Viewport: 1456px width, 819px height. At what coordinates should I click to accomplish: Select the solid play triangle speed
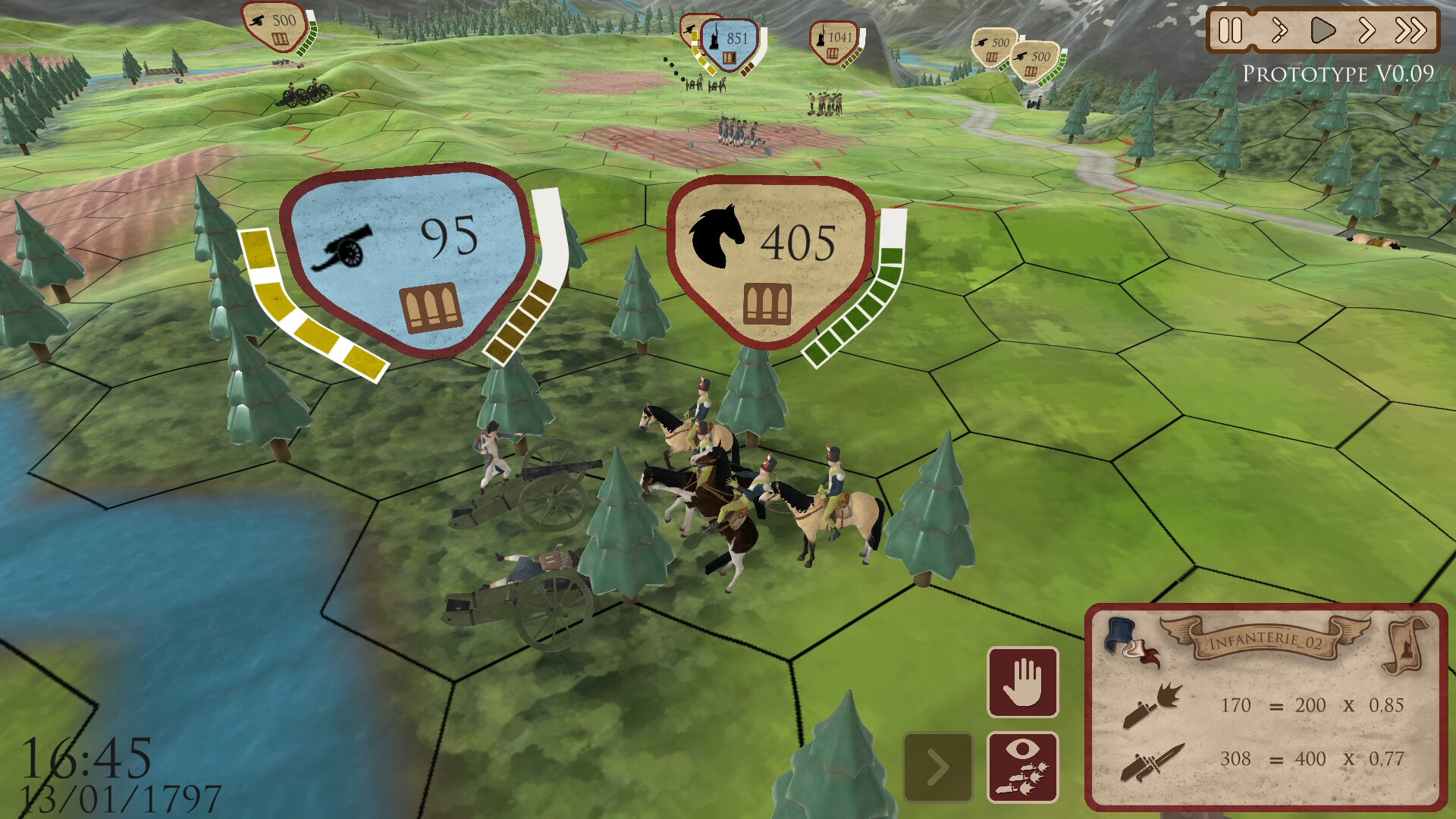click(x=1323, y=31)
